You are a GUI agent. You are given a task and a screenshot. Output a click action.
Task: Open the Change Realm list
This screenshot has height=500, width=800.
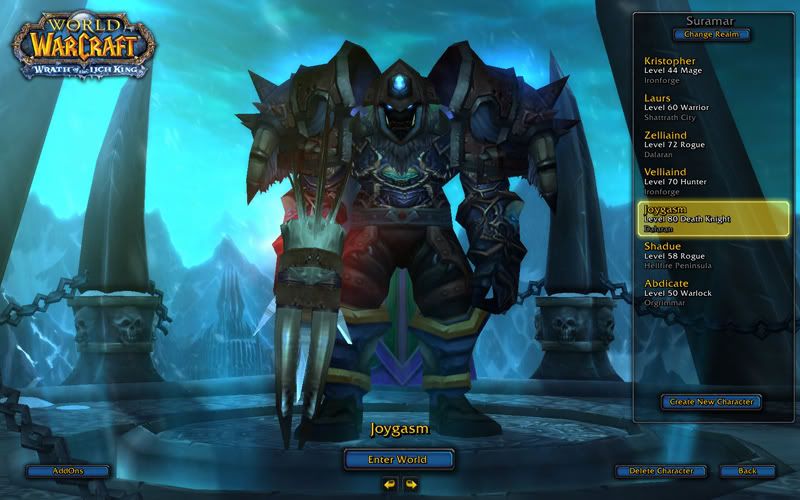[x=712, y=34]
